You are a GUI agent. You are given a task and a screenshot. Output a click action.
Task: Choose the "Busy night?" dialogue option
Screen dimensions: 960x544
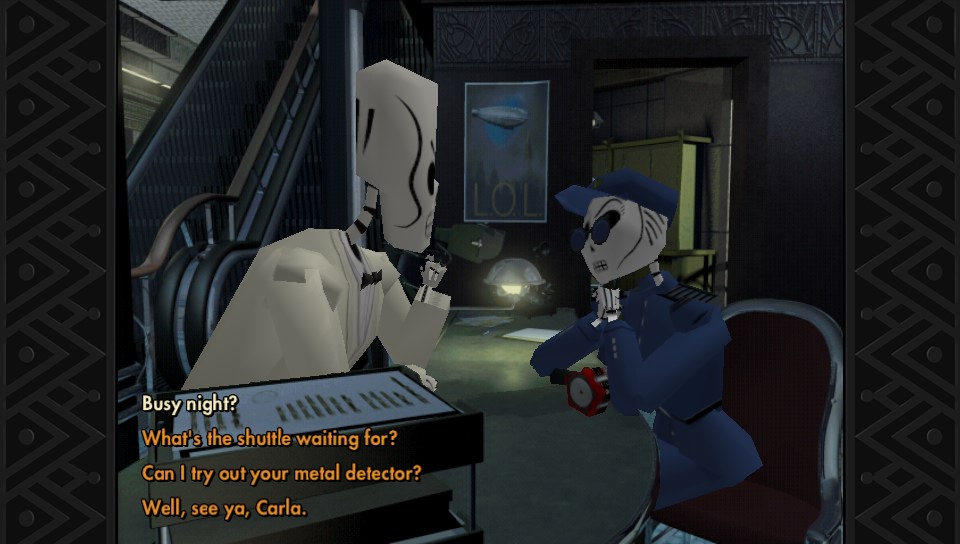(187, 404)
